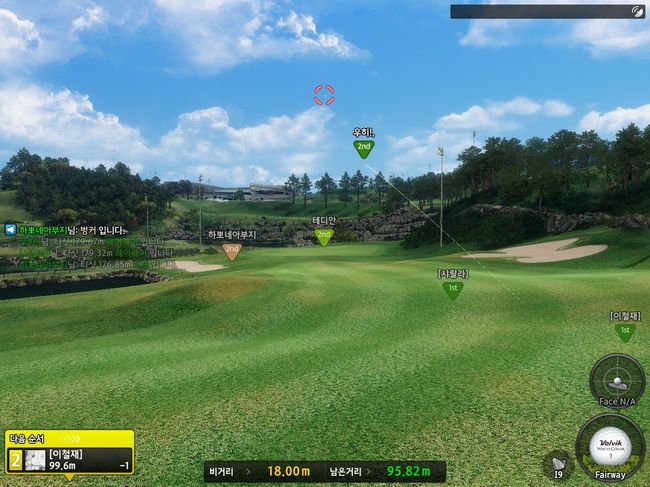Click the red aiming reticle
Image resolution: width=650 pixels, height=487 pixels.
[x=324, y=95]
